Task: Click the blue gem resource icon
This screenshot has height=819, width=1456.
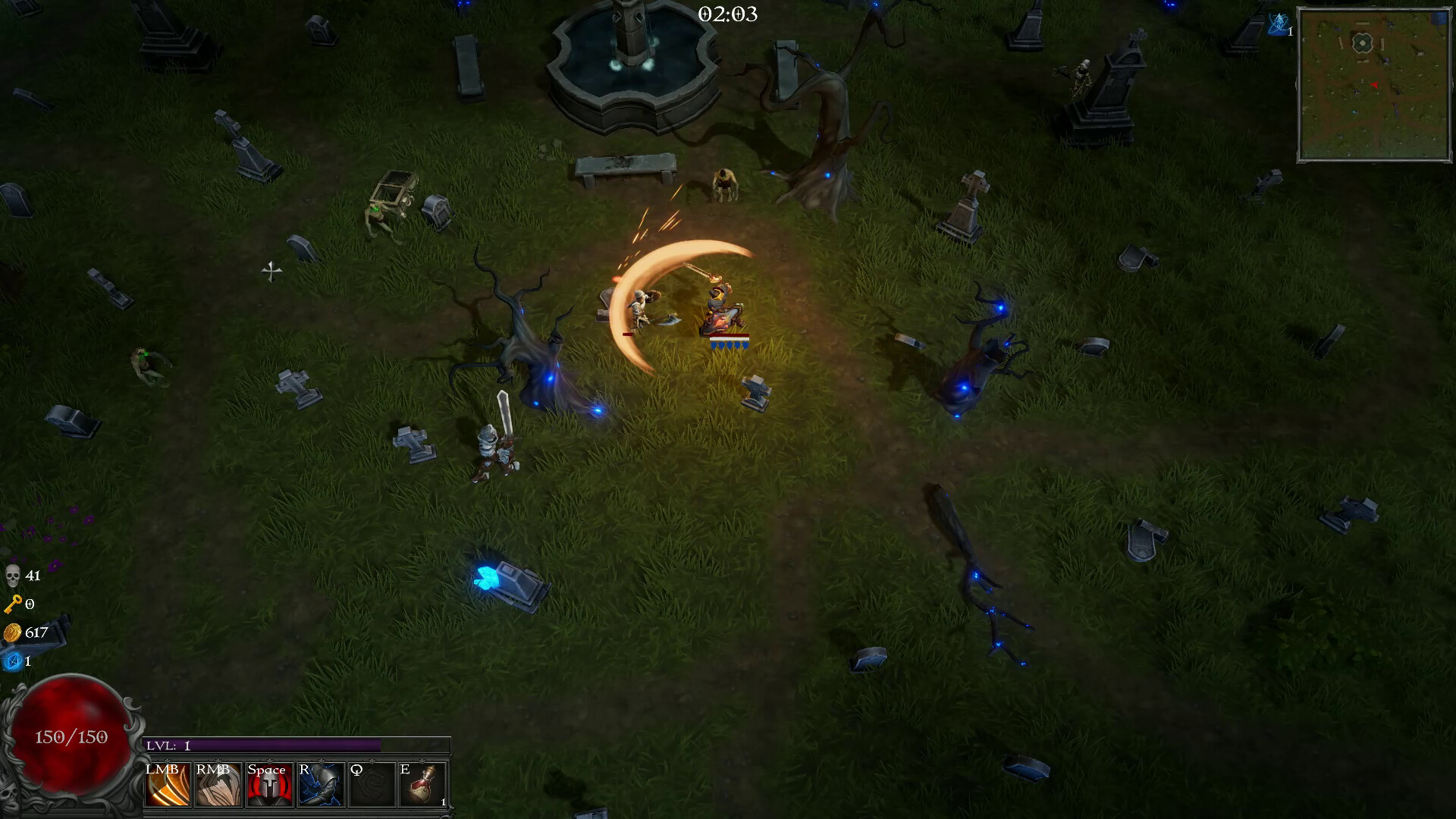Action: tap(13, 661)
